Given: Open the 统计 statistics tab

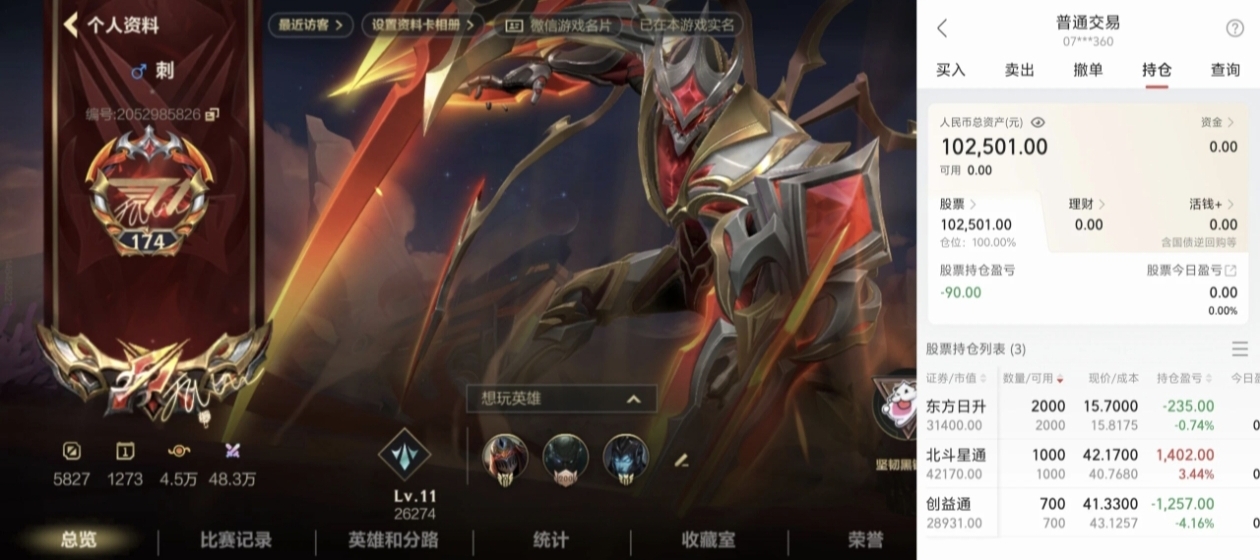Looking at the screenshot, I should pyautogui.click(x=550, y=540).
